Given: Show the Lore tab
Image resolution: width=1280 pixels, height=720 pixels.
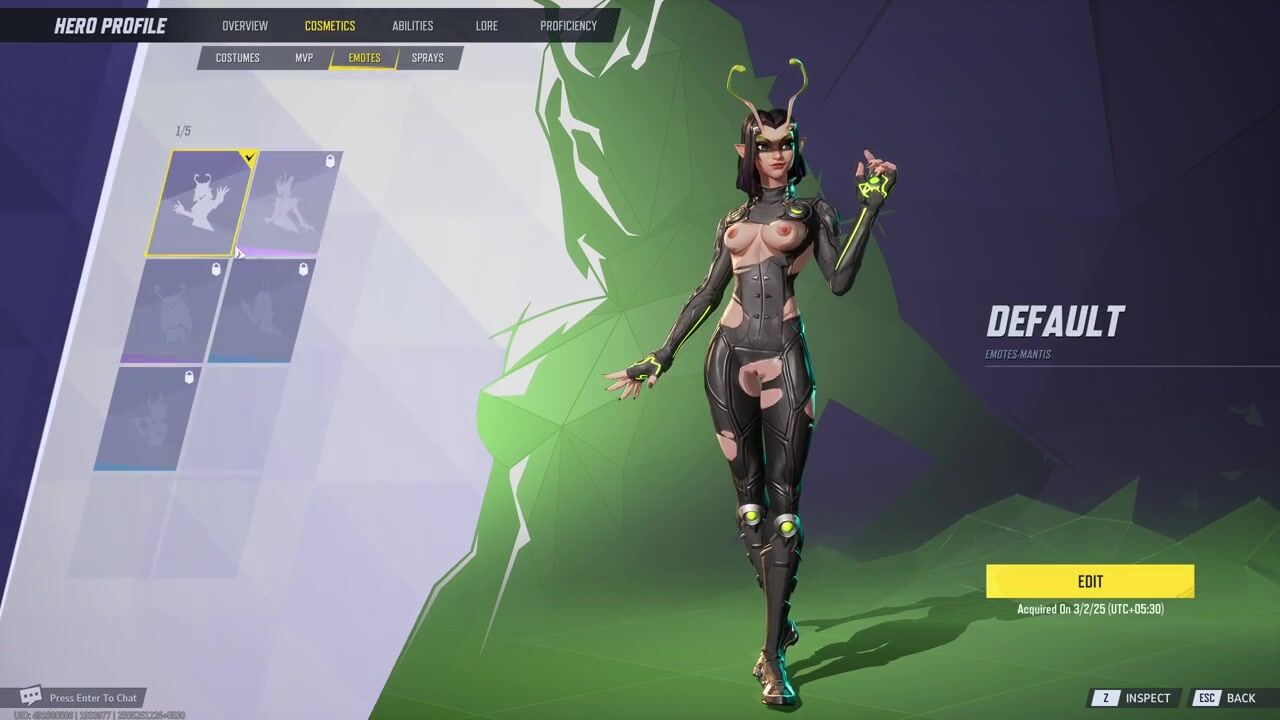Looking at the screenshot, I should tap(487, 26).
